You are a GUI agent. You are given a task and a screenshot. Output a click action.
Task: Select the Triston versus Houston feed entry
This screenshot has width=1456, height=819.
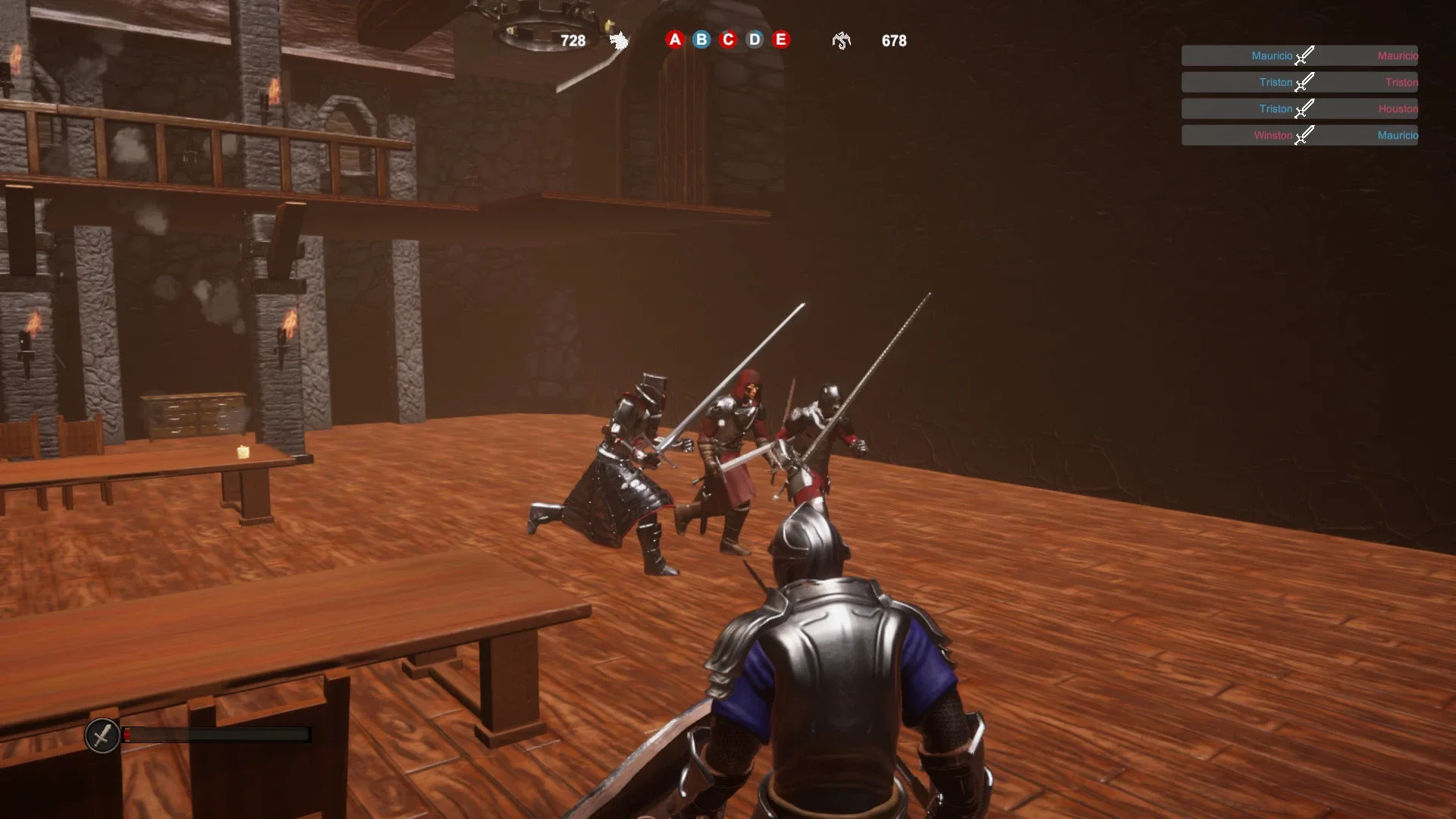point(1299,108)
